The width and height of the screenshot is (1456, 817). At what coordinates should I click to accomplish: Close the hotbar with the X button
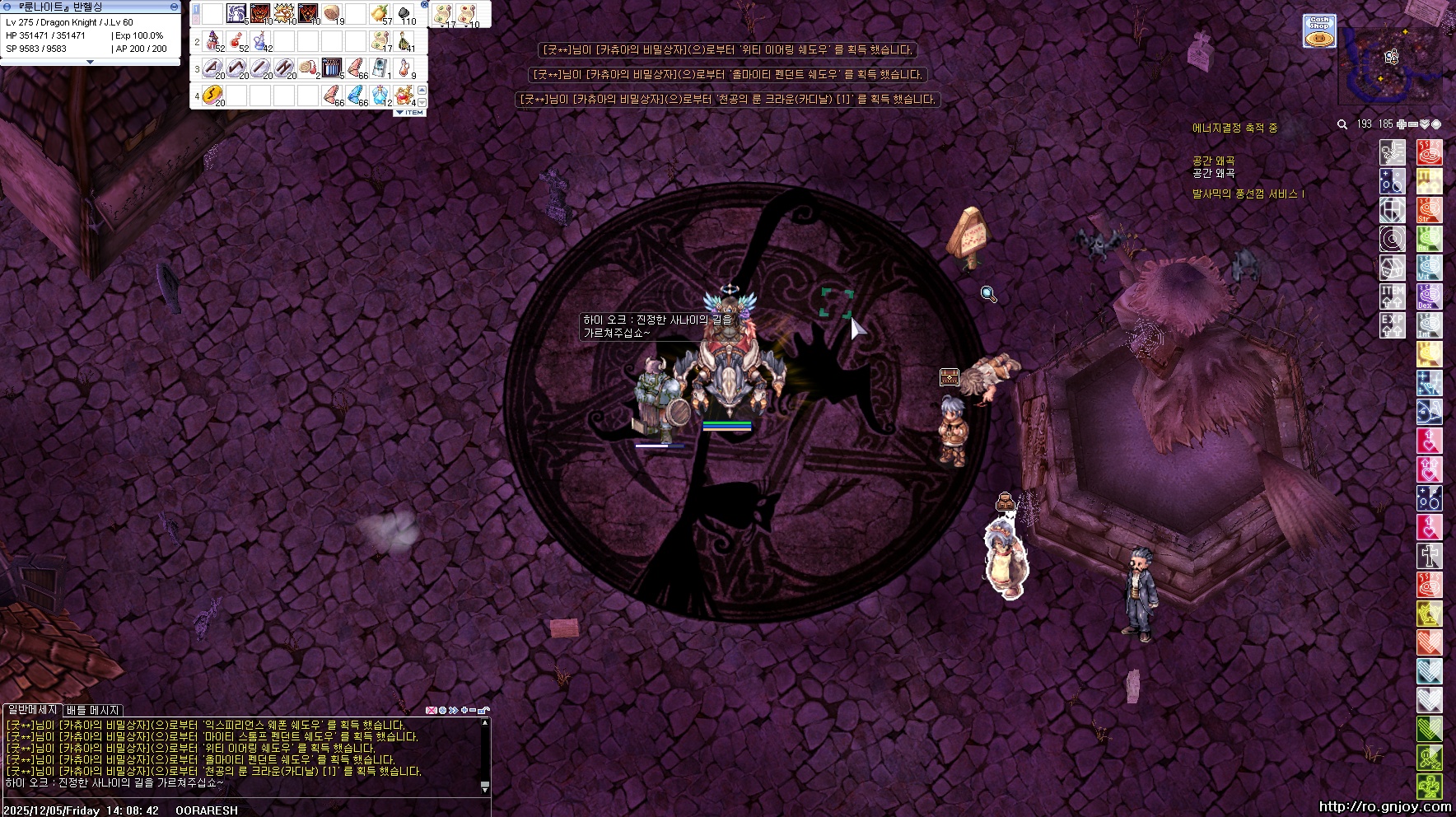coord(425,5)
